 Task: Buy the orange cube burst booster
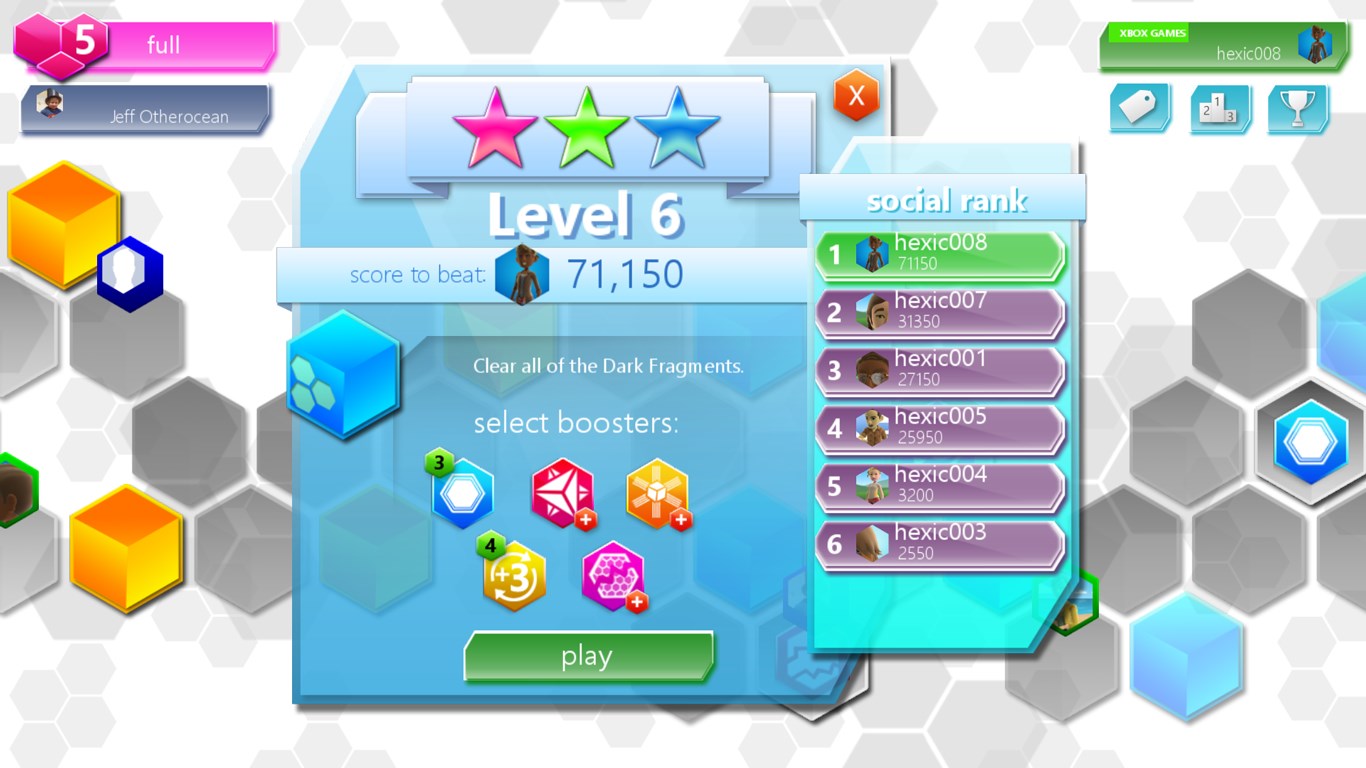[658, 491]
